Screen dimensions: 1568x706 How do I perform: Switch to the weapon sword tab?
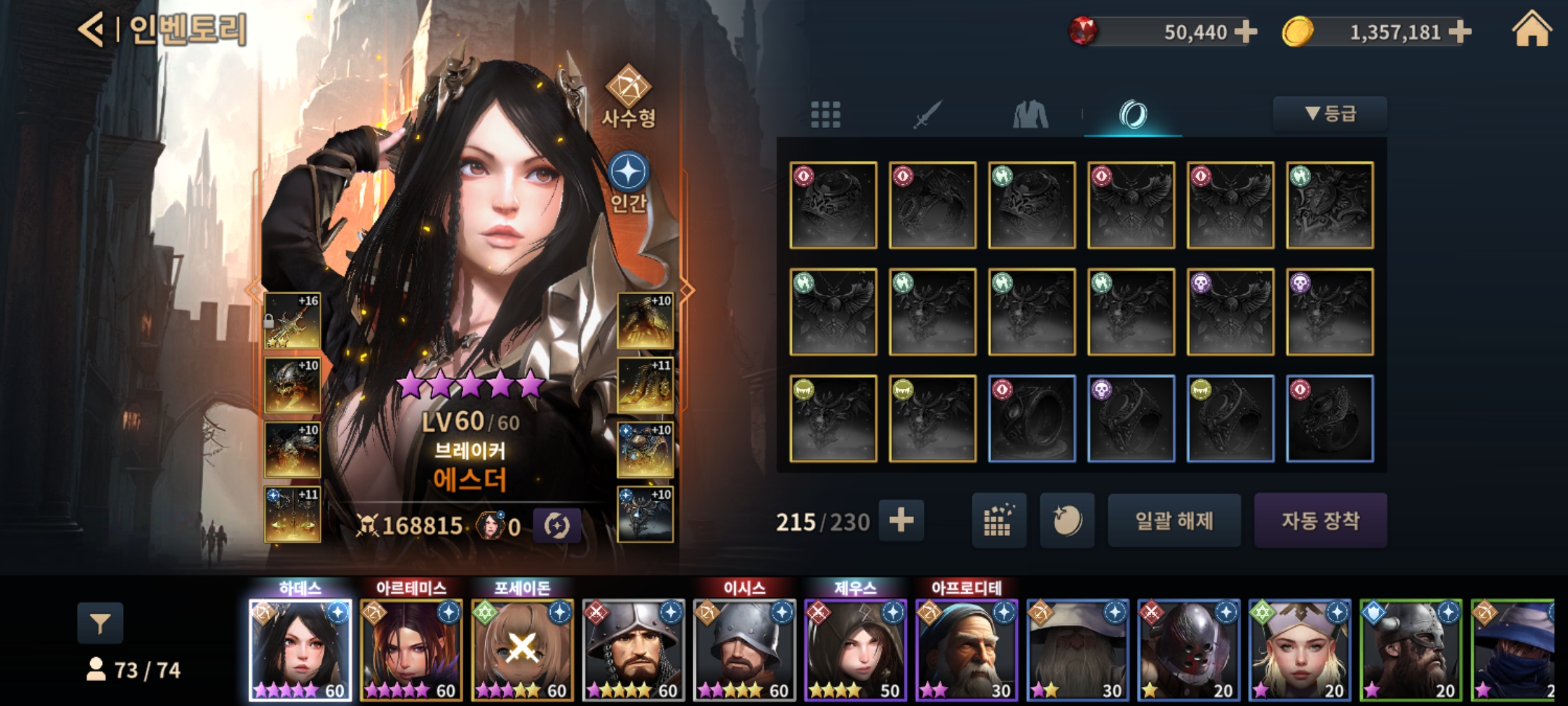[x=927, y=115]
